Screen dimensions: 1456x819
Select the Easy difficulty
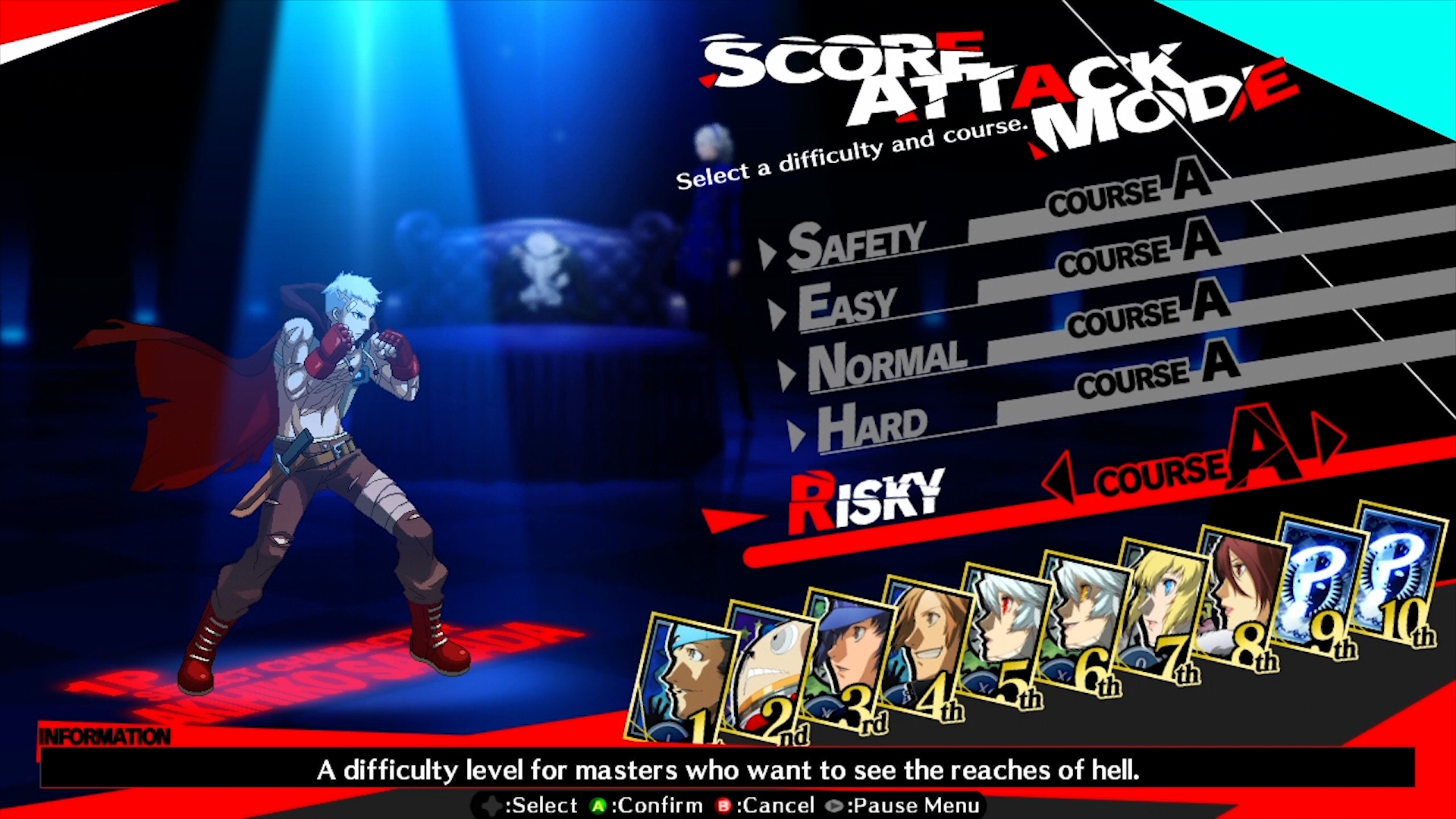click(849, 302)
